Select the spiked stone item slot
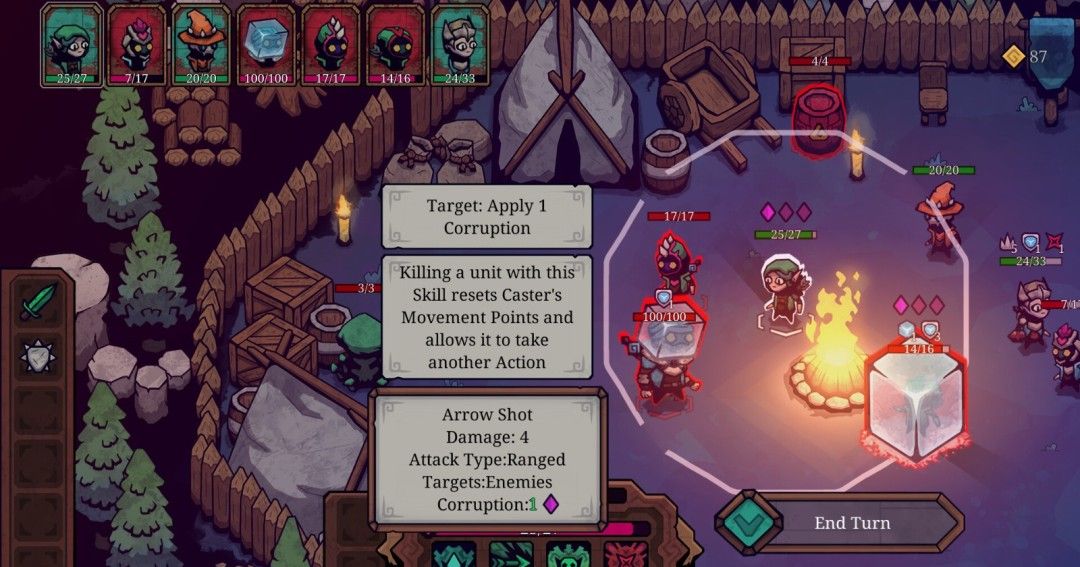This screenshot has width=1080, height=567. [38, 354]
